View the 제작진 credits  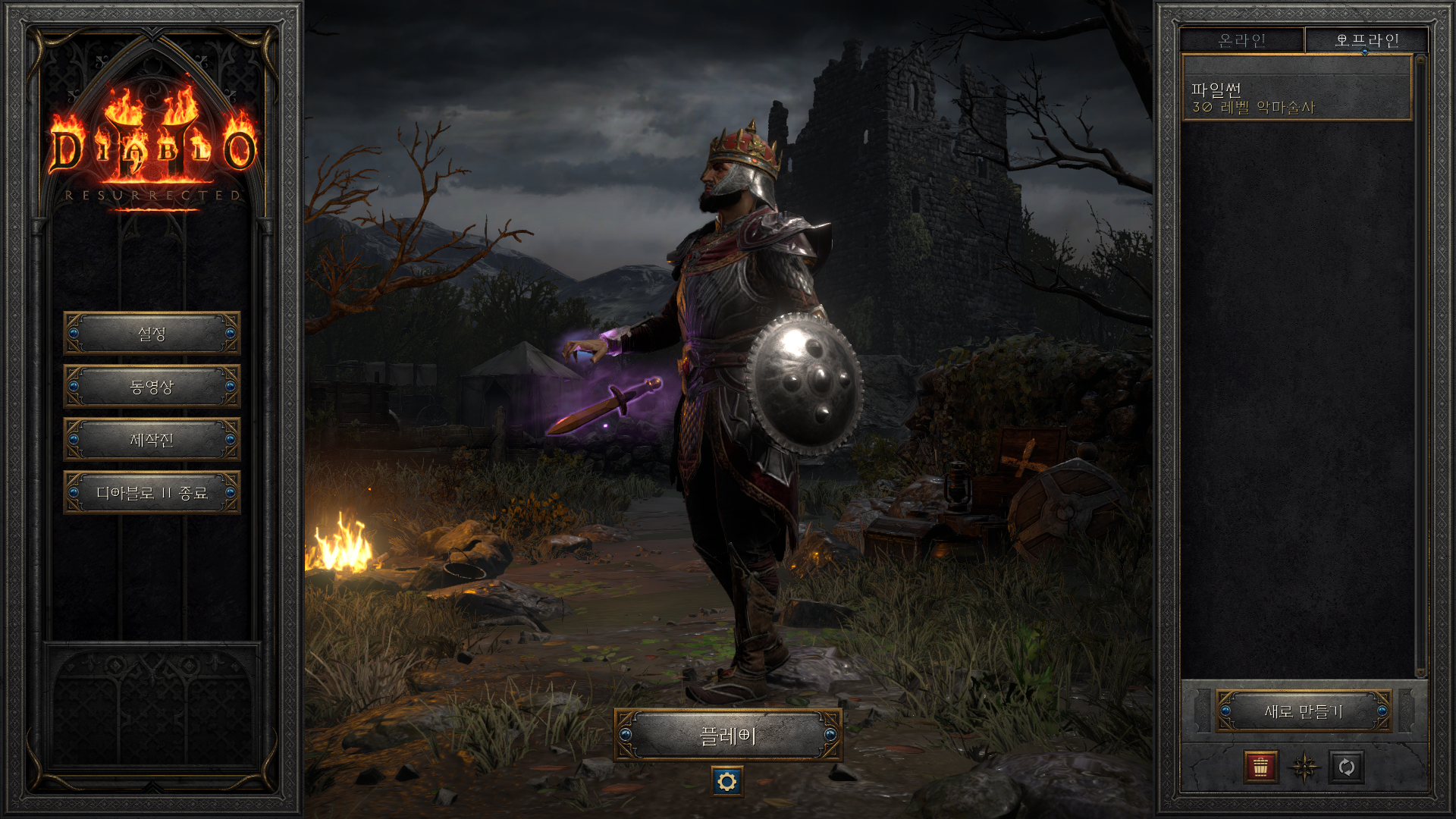click(x=152, y=440)
